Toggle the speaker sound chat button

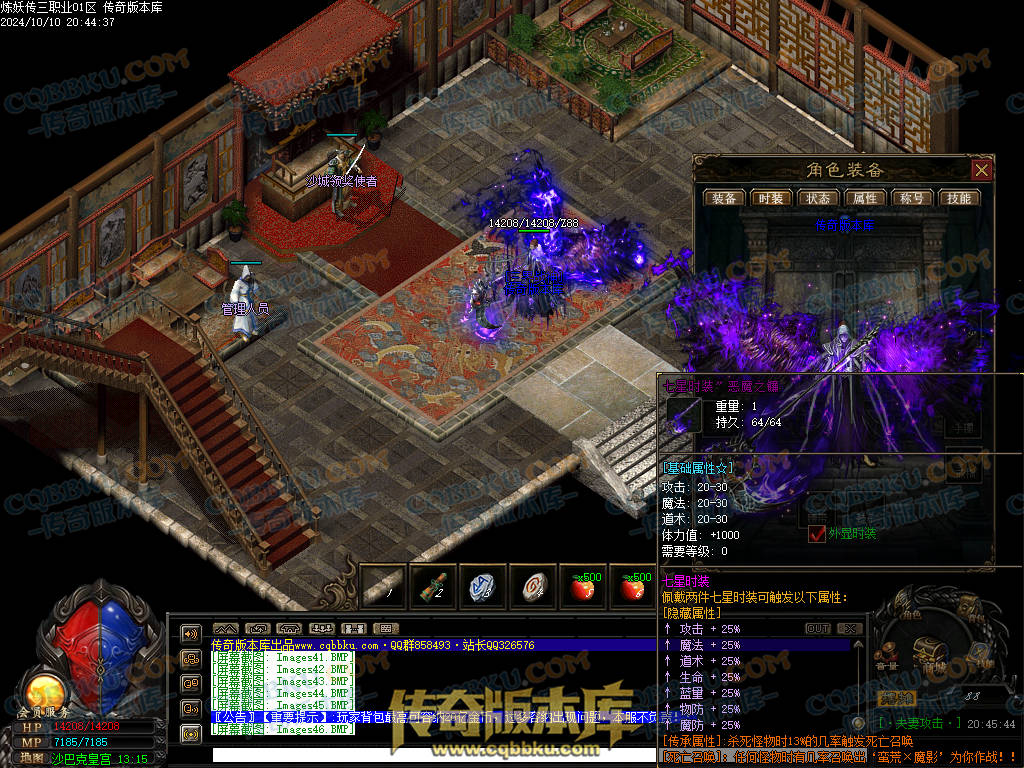click(x=190, y=633)
